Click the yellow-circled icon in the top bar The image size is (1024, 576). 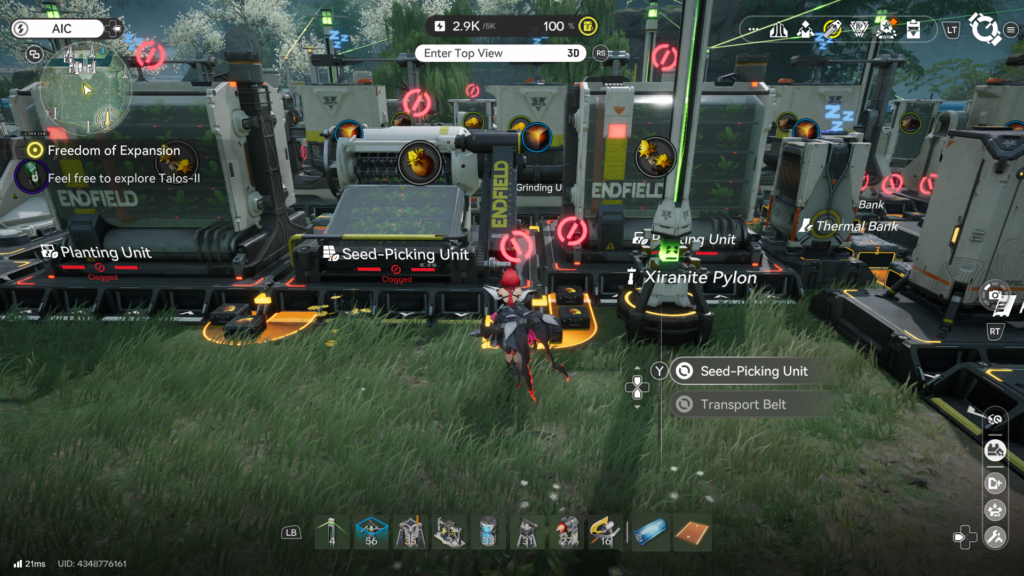pyautogui.click(x=832, y=29)
